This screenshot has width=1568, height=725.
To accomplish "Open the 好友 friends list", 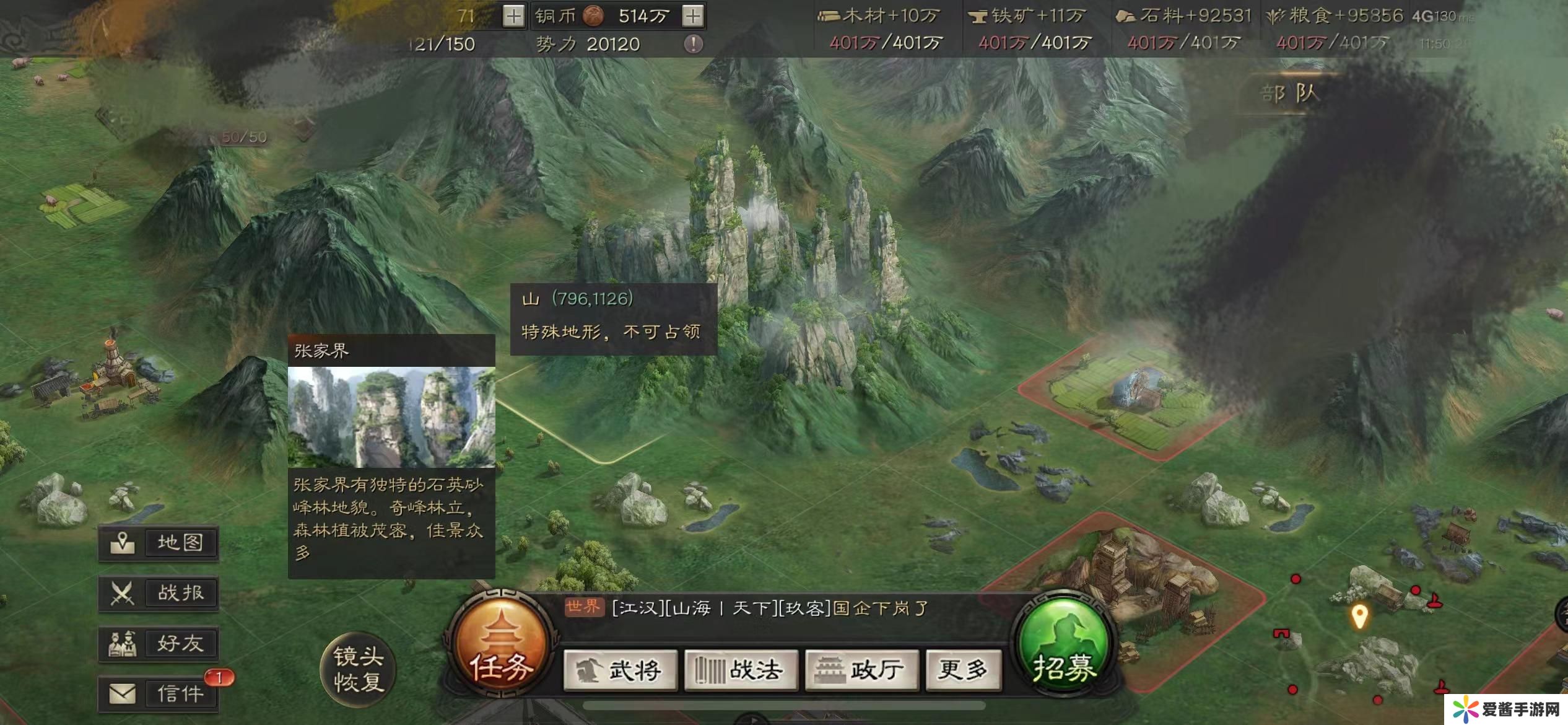I will point(159,643).
